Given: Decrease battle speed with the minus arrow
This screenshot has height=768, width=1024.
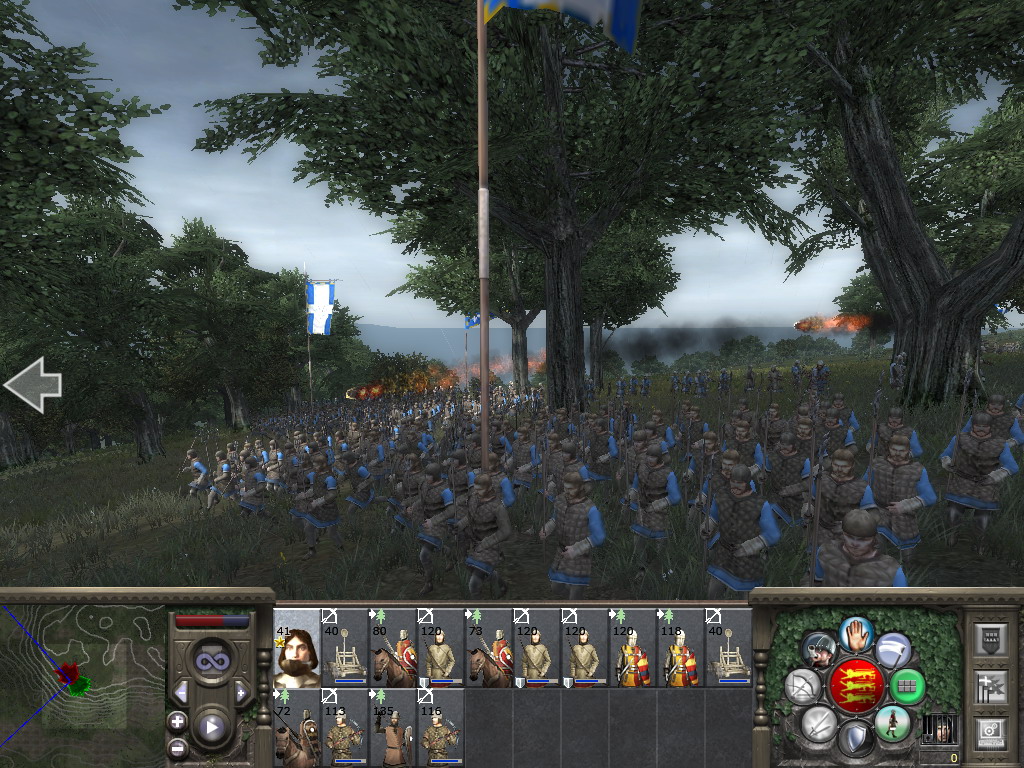Looking at the screenshot, I should pos(181,692).
